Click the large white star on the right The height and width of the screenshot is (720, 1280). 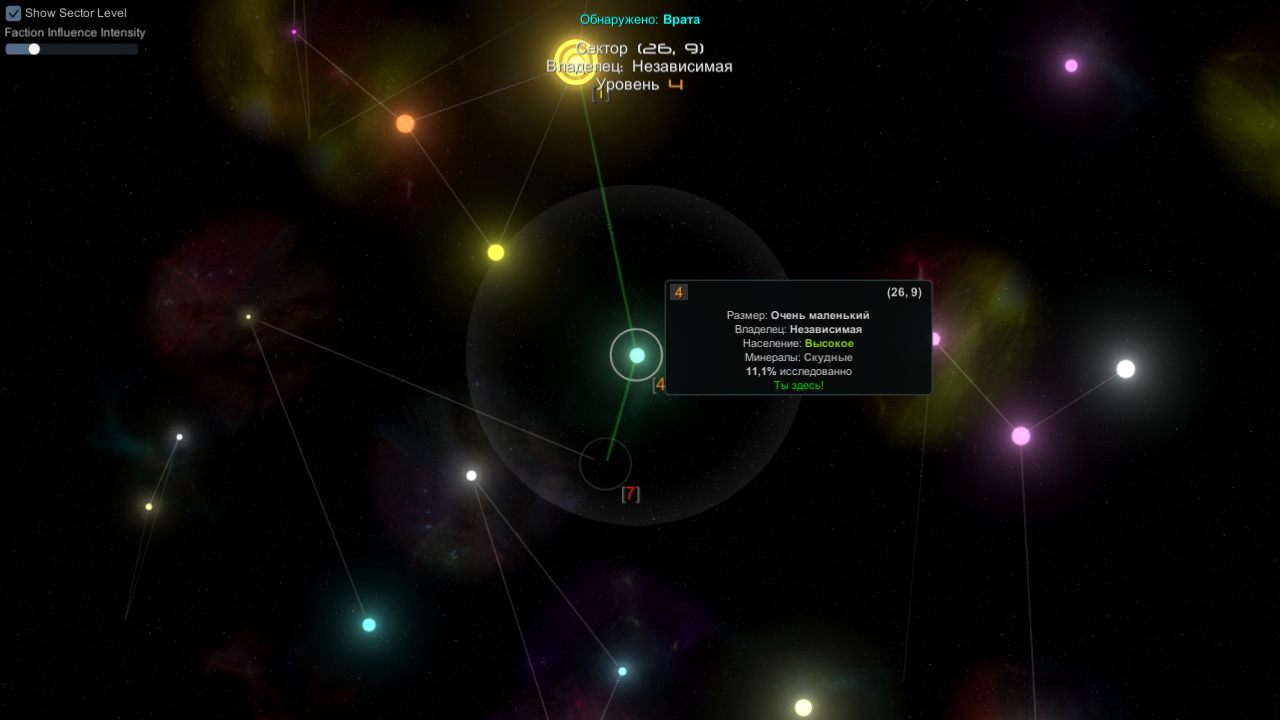1124,368
